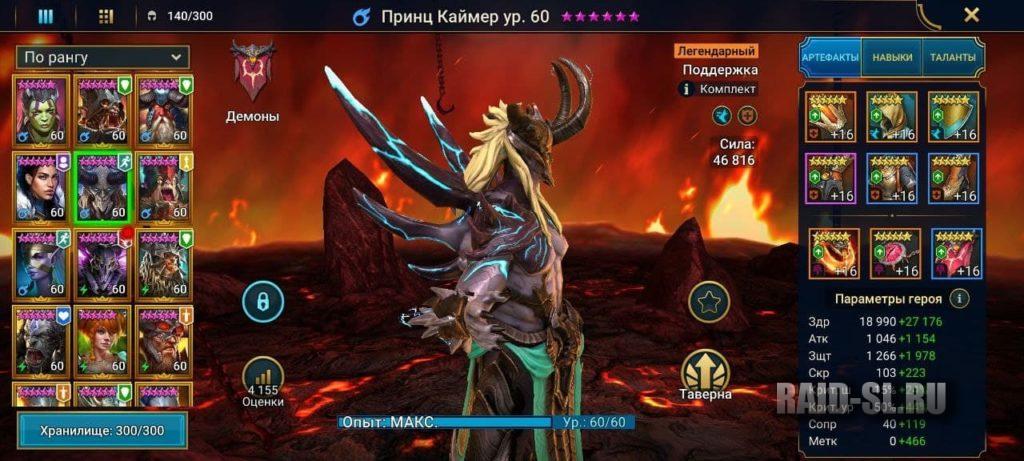Screen dimensions: 1024x461
Task: Open the banner artifact with blue border
Action: tap(955, 253)
